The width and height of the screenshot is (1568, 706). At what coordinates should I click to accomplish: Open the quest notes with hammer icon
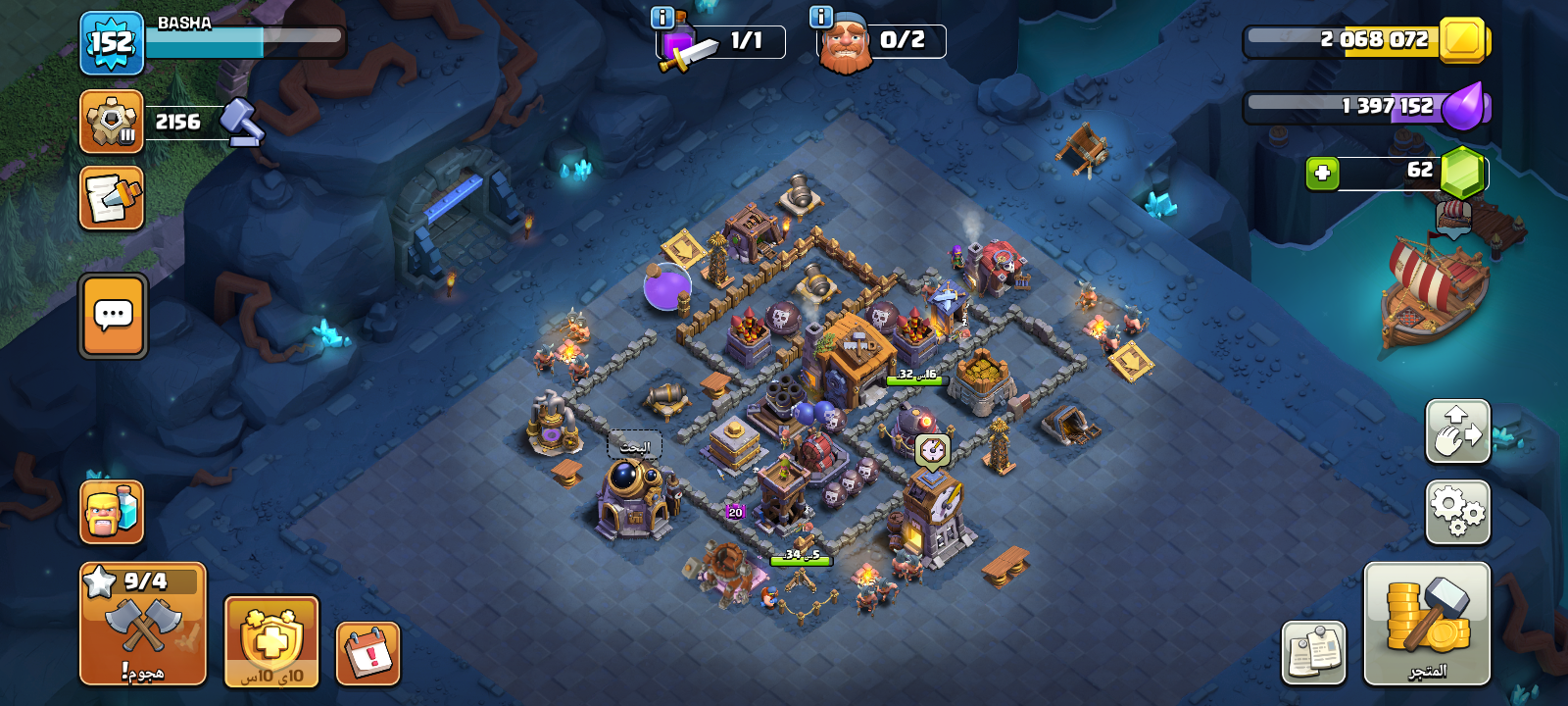[112, 197]
